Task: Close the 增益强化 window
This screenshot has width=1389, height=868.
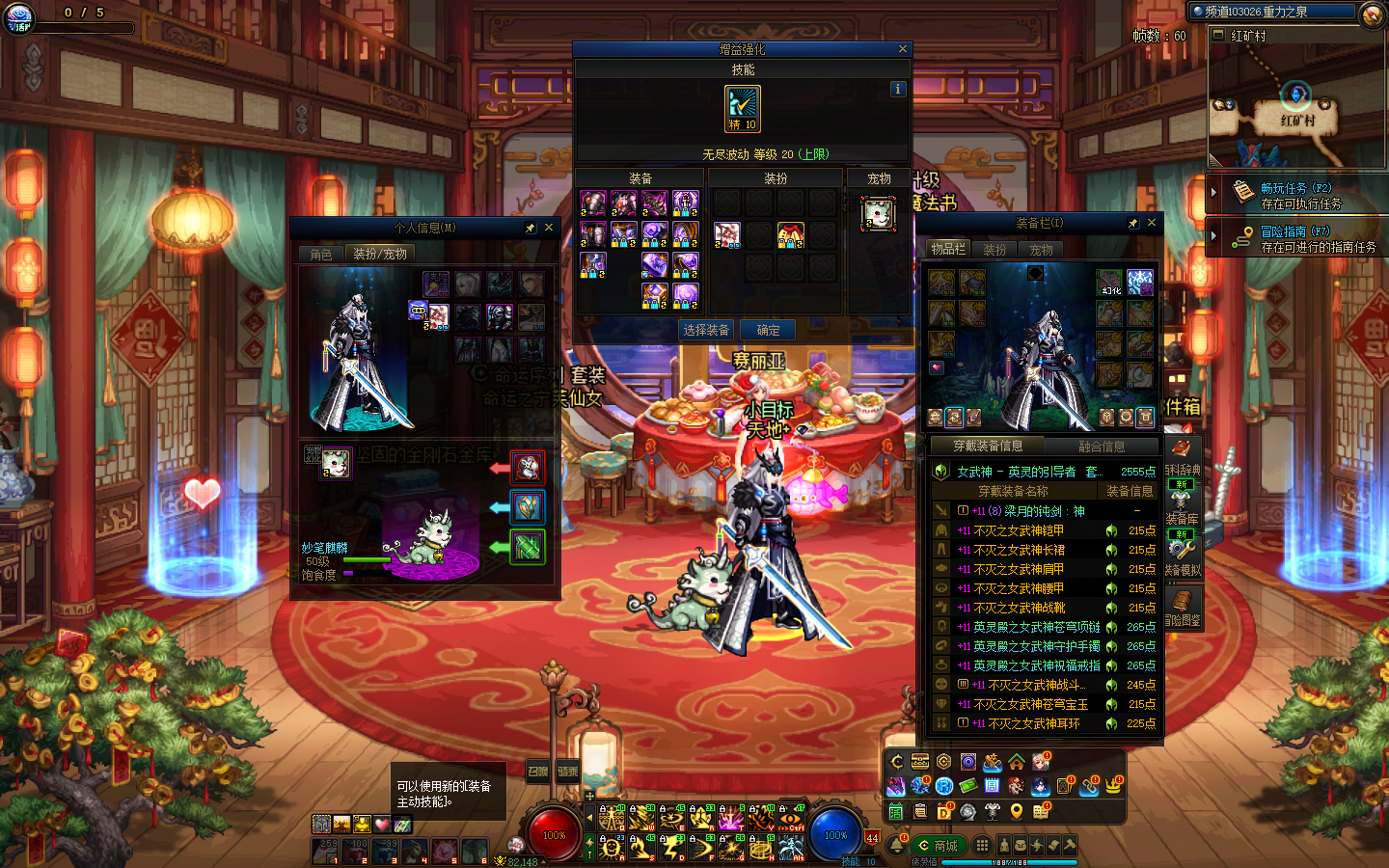Action: (x=903, y=49)
